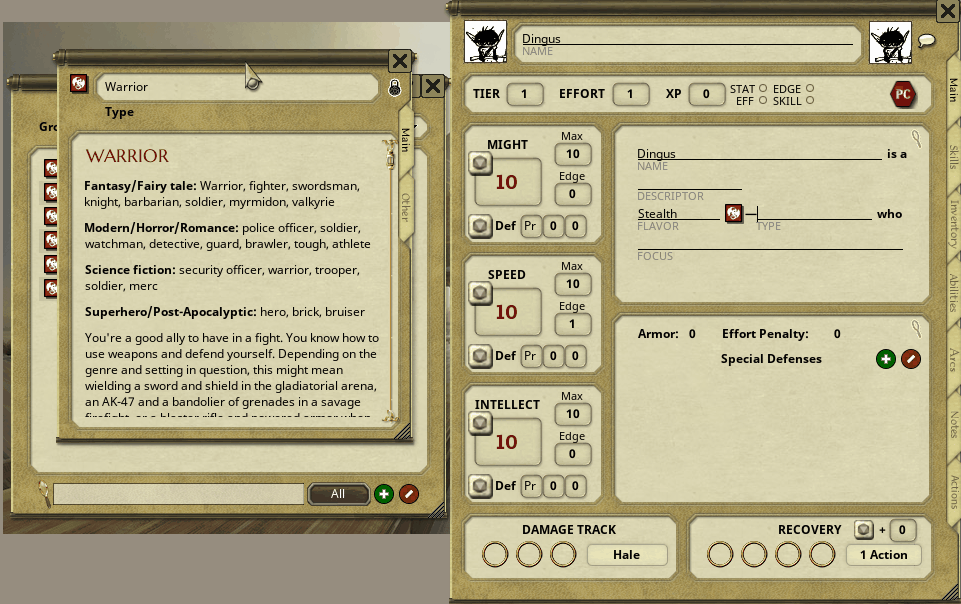Open the Actions tab
This screenshot has width=961, height=604.
click(953, 491)
